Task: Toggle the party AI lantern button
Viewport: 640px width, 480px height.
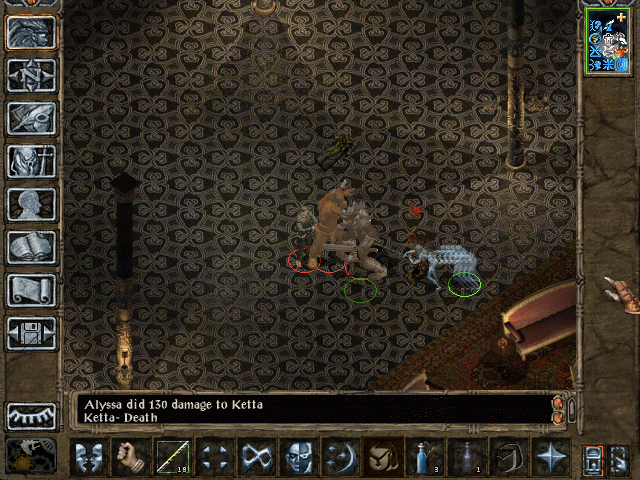Action: tap(593, 458)
